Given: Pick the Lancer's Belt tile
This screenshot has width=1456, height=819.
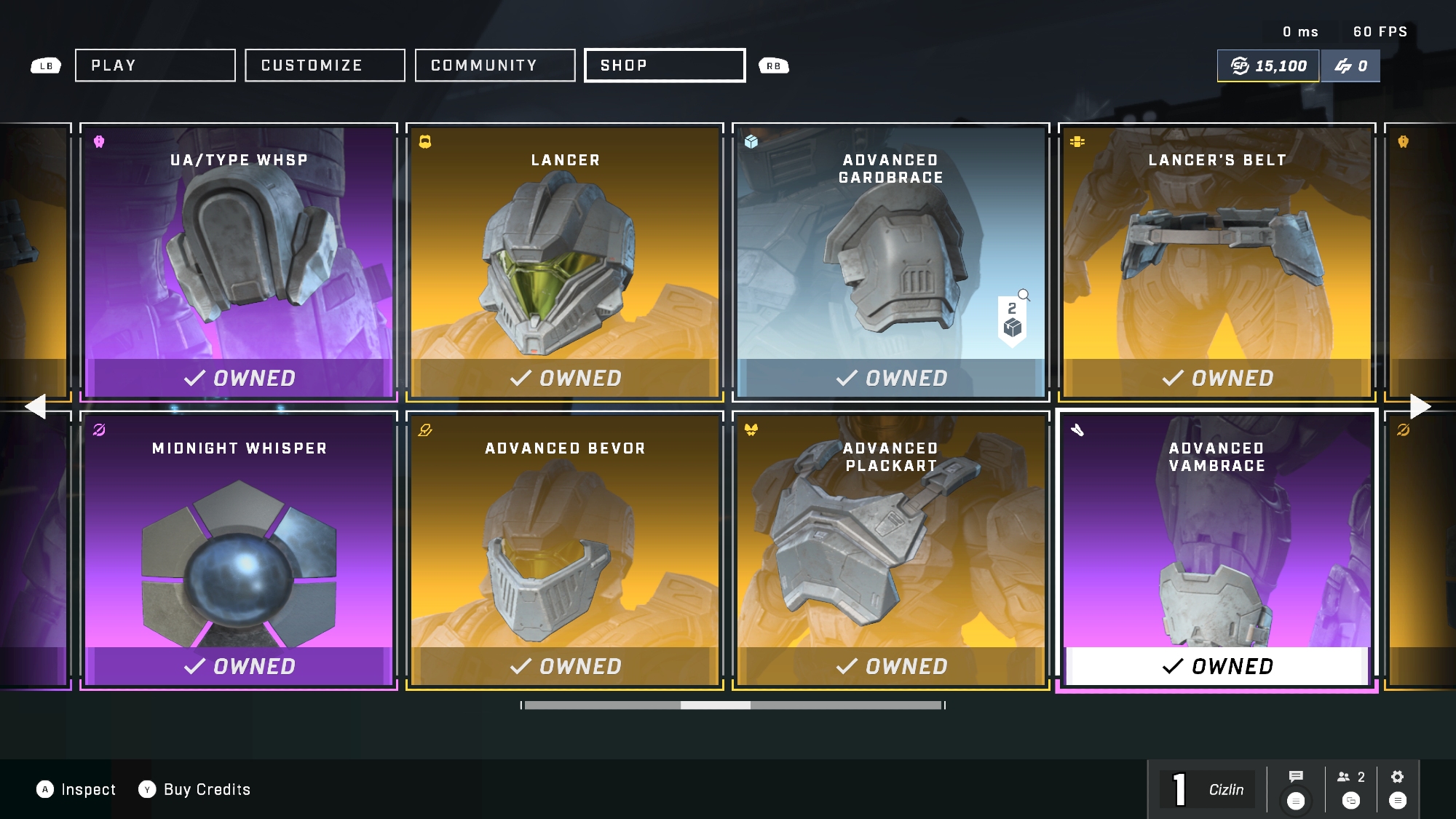Looking at the screenshot, I should tap(1216, 262).
